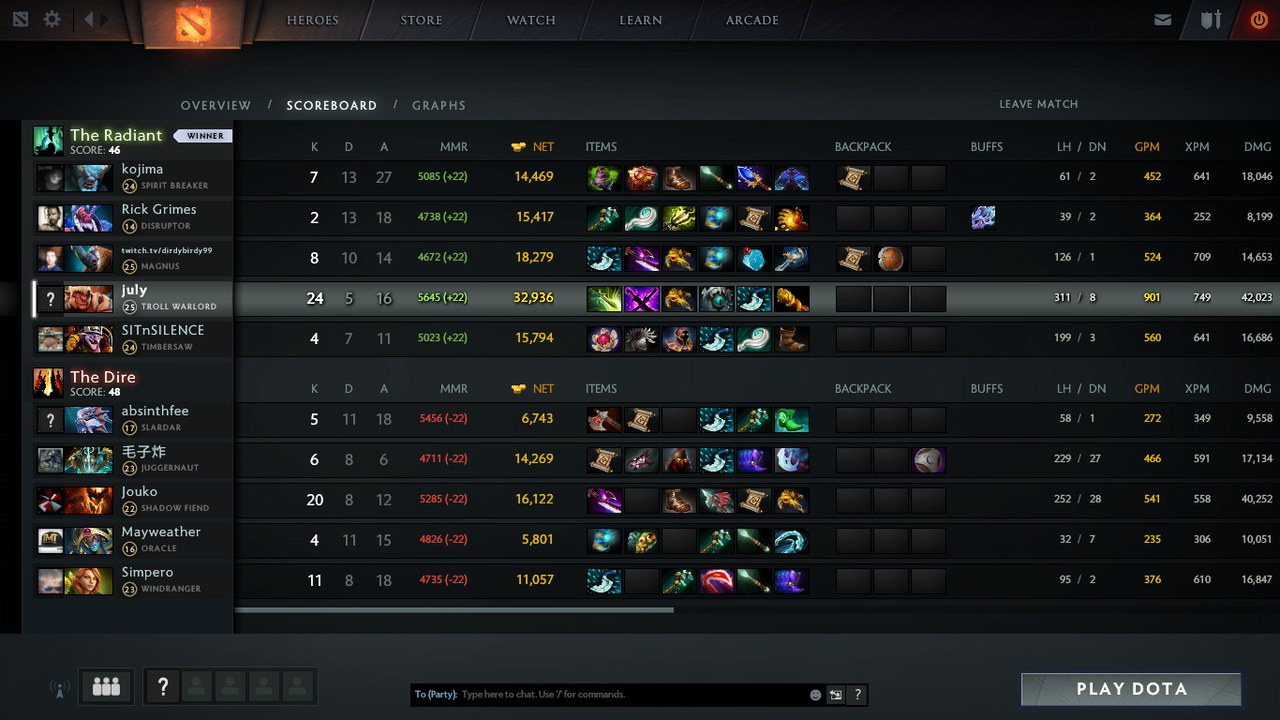Click the chat help question mark icon
This screenshot has height=720, width=1280.
(x=859, y=694)
